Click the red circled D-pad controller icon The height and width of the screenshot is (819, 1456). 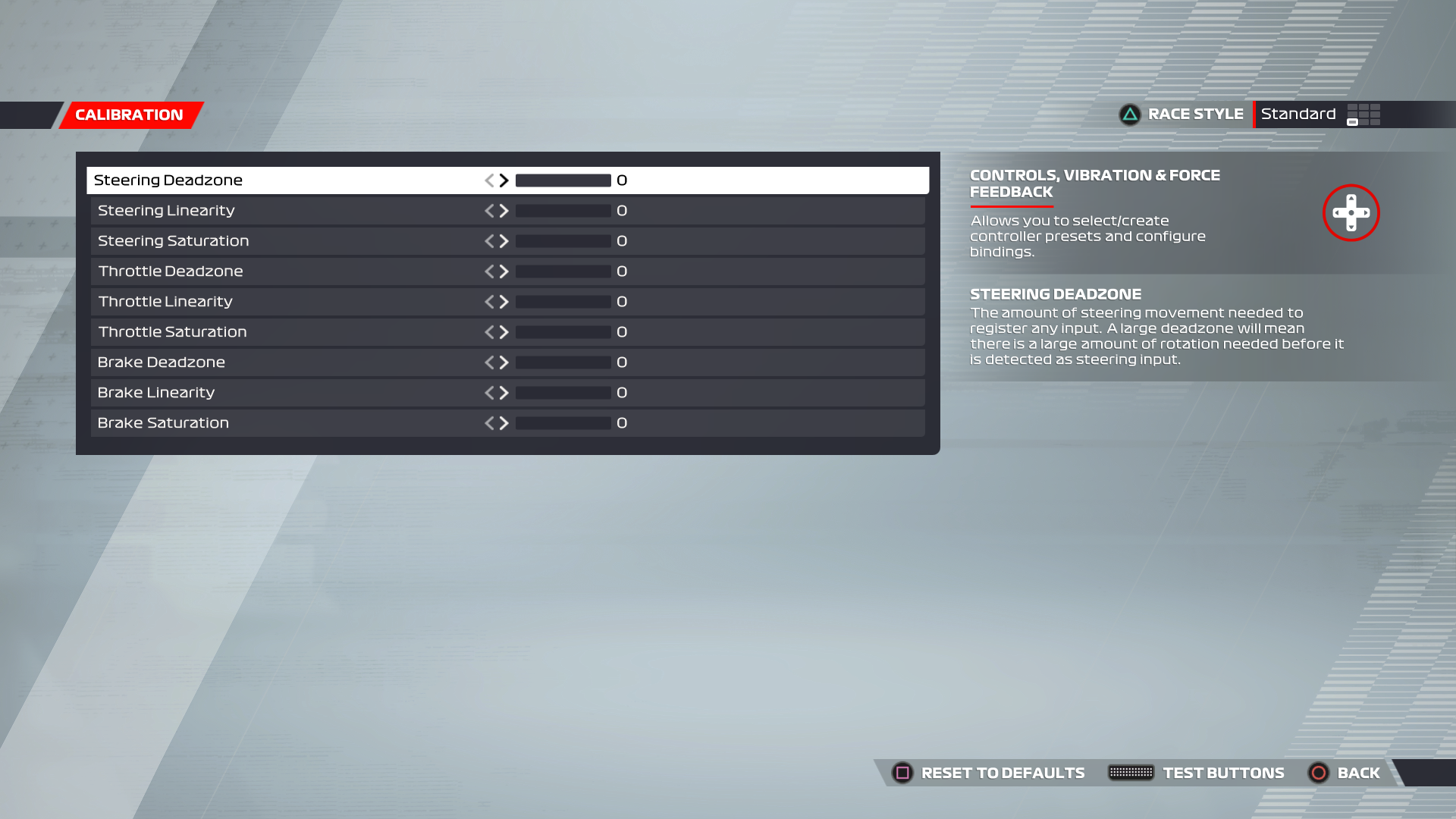point(1351,213)
